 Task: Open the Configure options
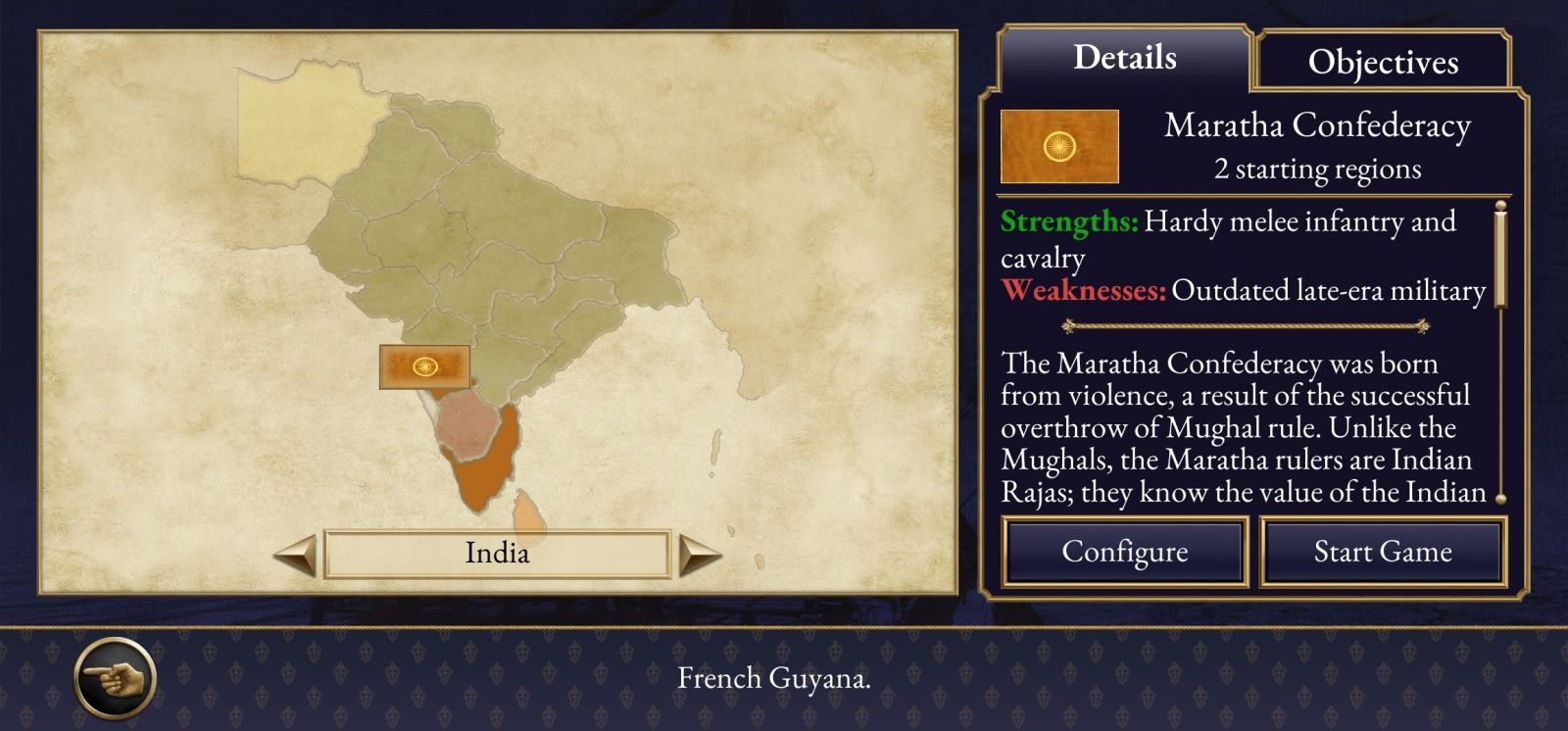pyautogui.click(x=1124, y=552)
